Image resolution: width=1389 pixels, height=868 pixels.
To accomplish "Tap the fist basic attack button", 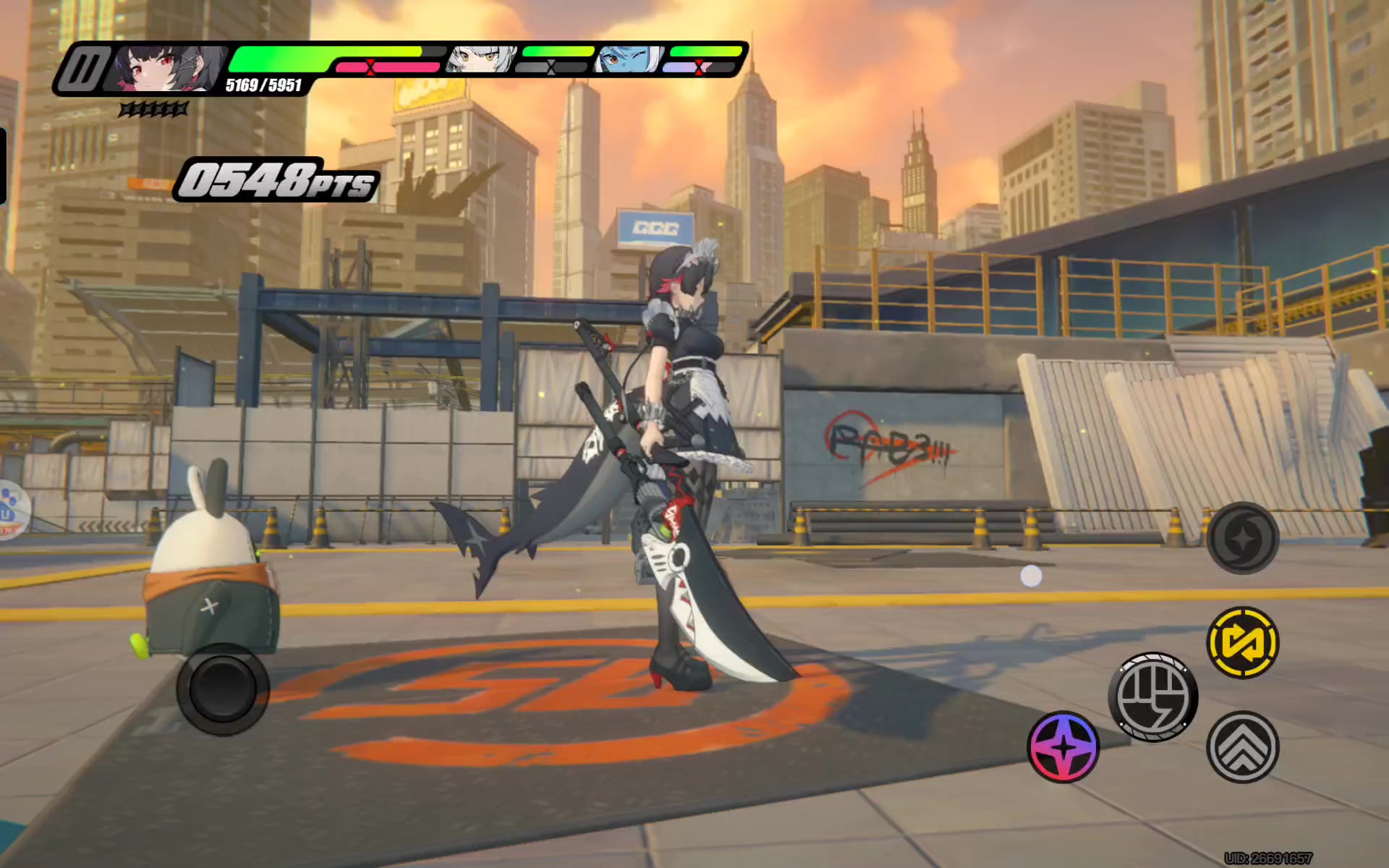I will tap(1152, 697).
